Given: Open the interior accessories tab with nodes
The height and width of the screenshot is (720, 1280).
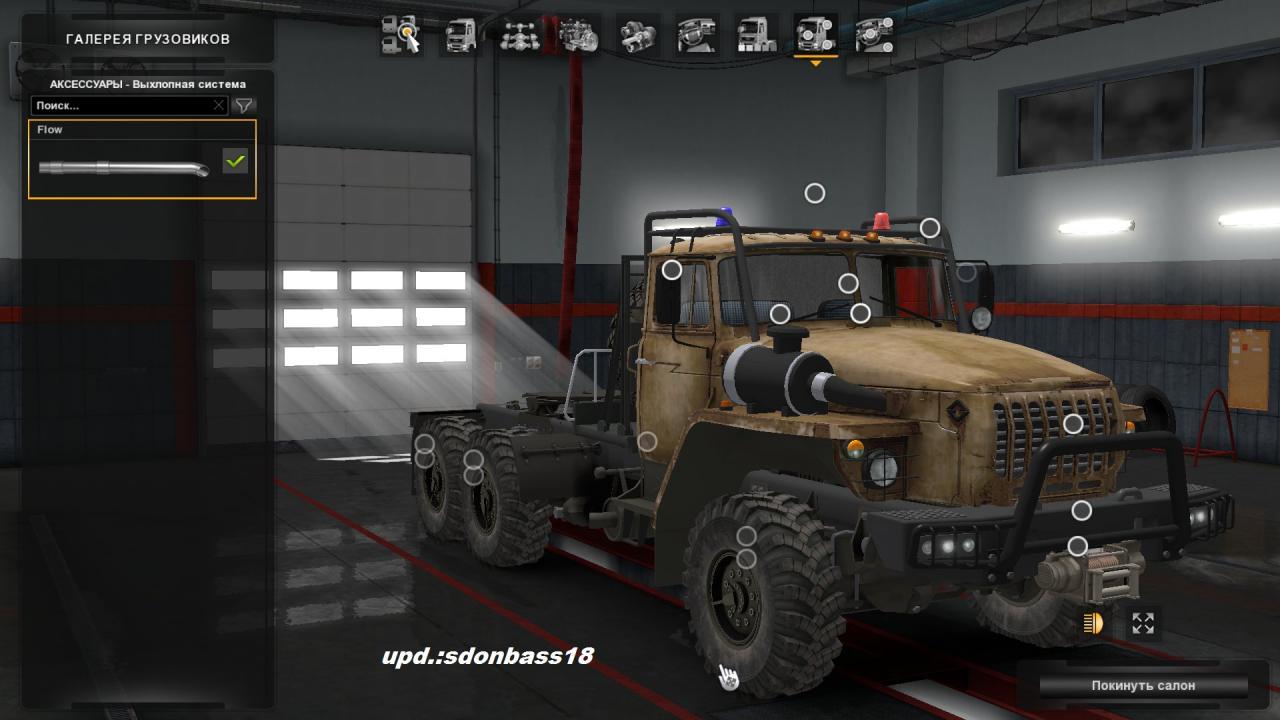Looking at the screenshot, I should pyautogui.click(x=874, y=36).
